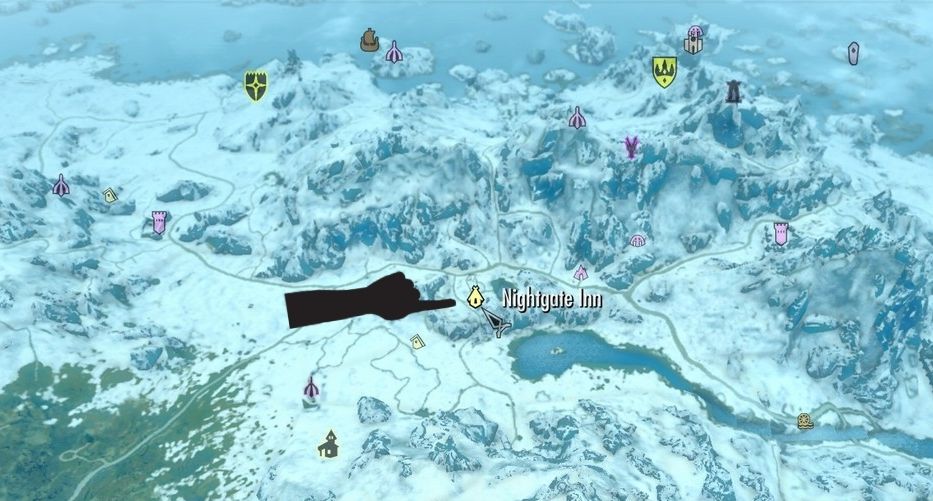Screen dimensions: 933x501
Task: Select the dark green Dawnstar city shield
Action: click(257, 85)
